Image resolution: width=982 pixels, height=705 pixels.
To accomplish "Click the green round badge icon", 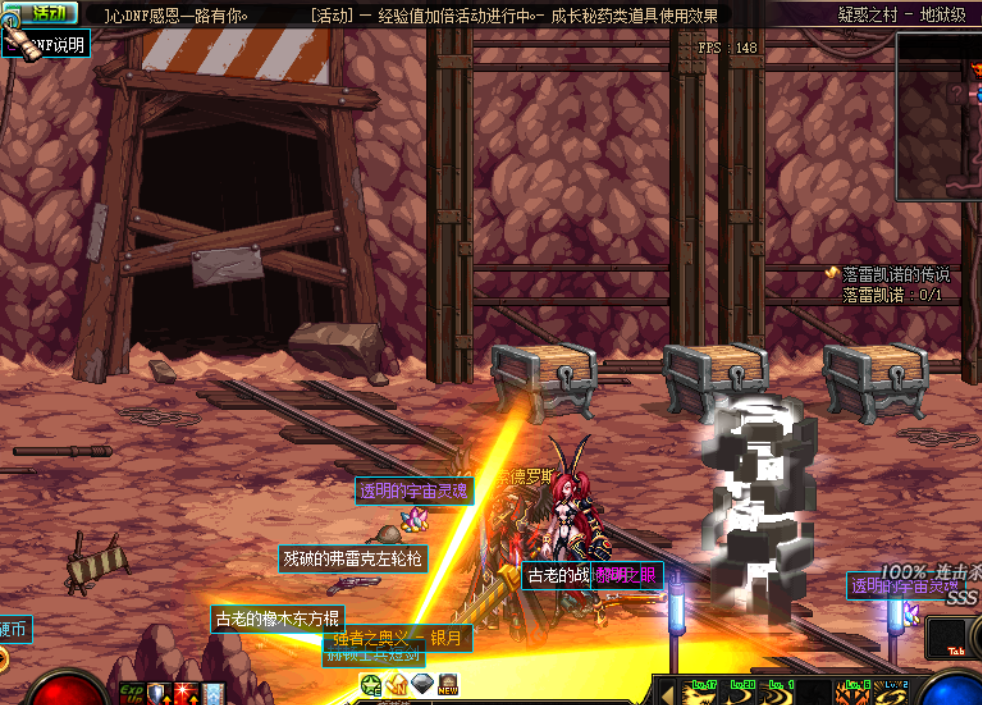I will click(371, 686).
